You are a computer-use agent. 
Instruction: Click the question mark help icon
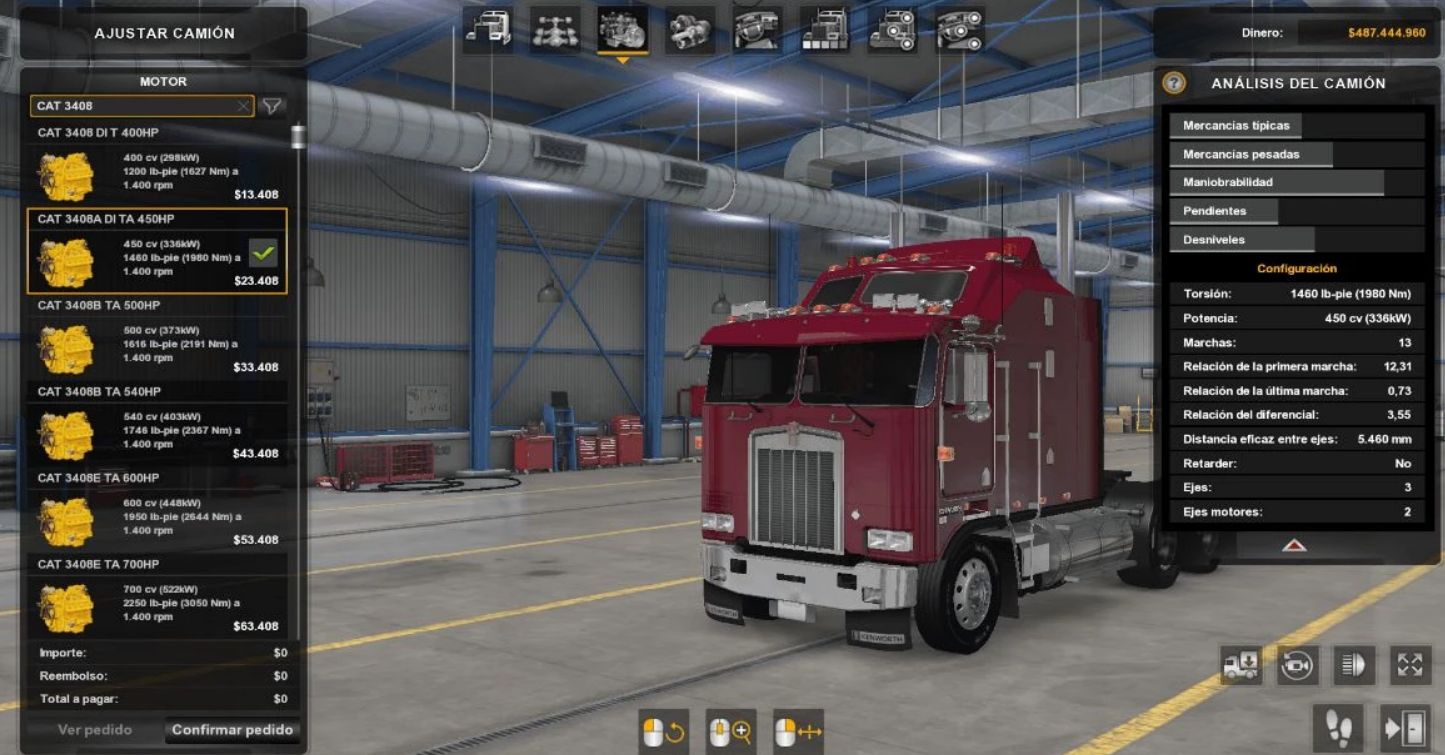click(x=1174, y=84)
